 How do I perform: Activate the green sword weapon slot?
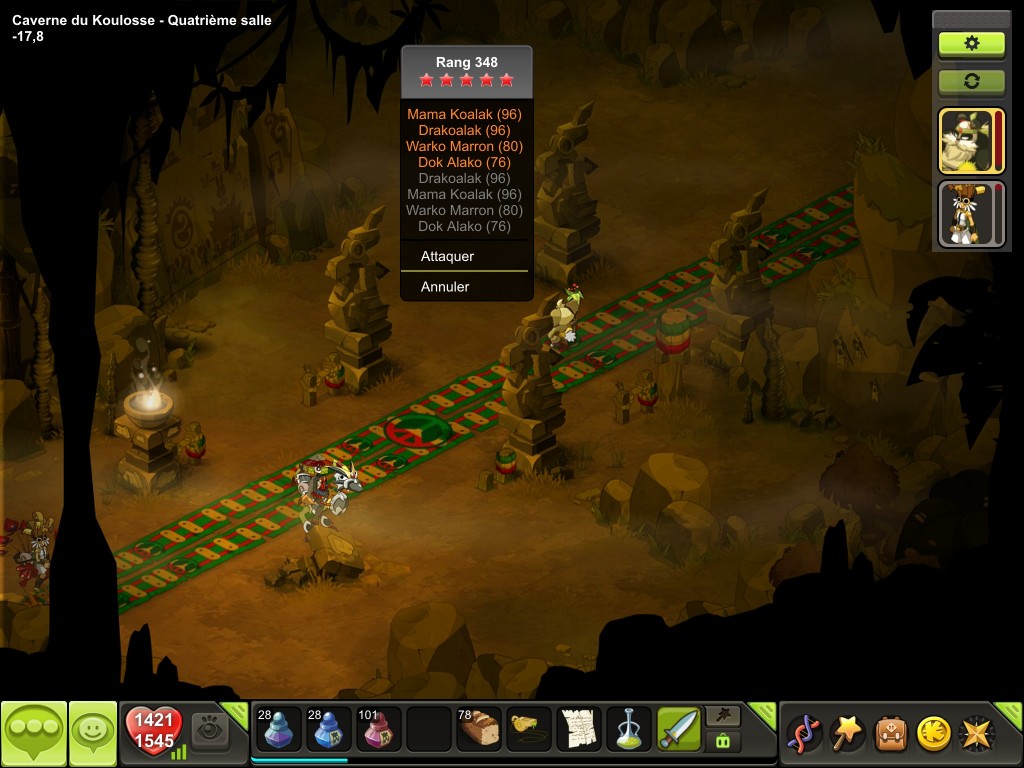coord(679,730)
